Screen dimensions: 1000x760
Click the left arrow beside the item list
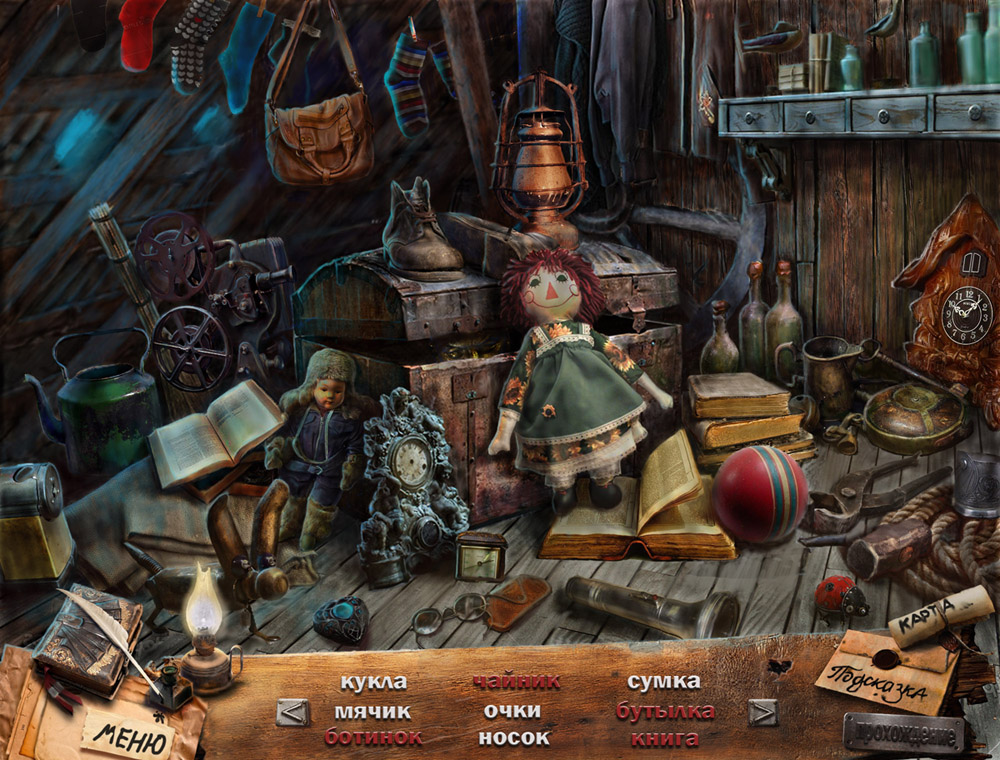[291, 712]
